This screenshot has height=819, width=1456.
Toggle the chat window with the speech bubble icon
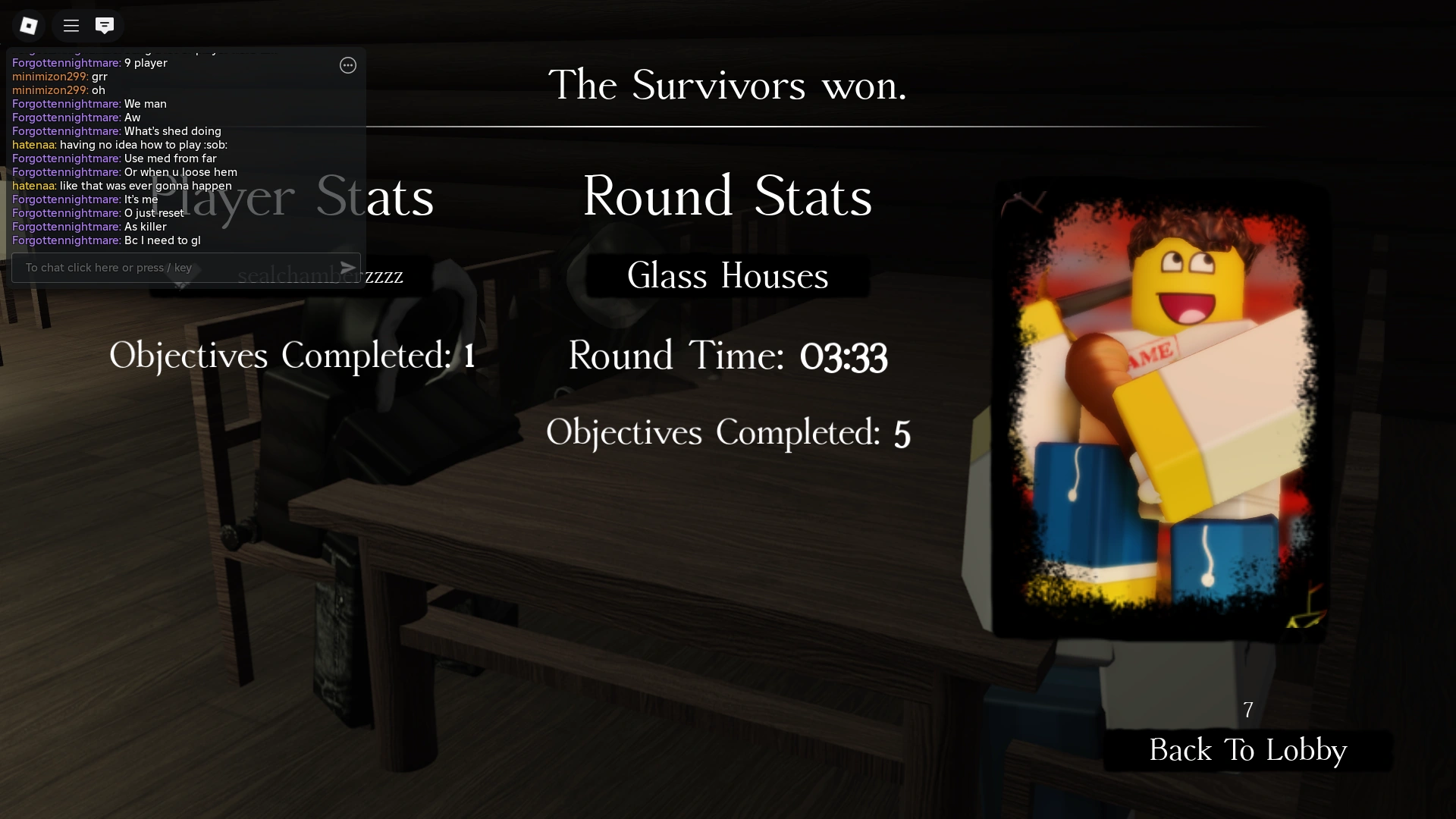click(105, 25)
